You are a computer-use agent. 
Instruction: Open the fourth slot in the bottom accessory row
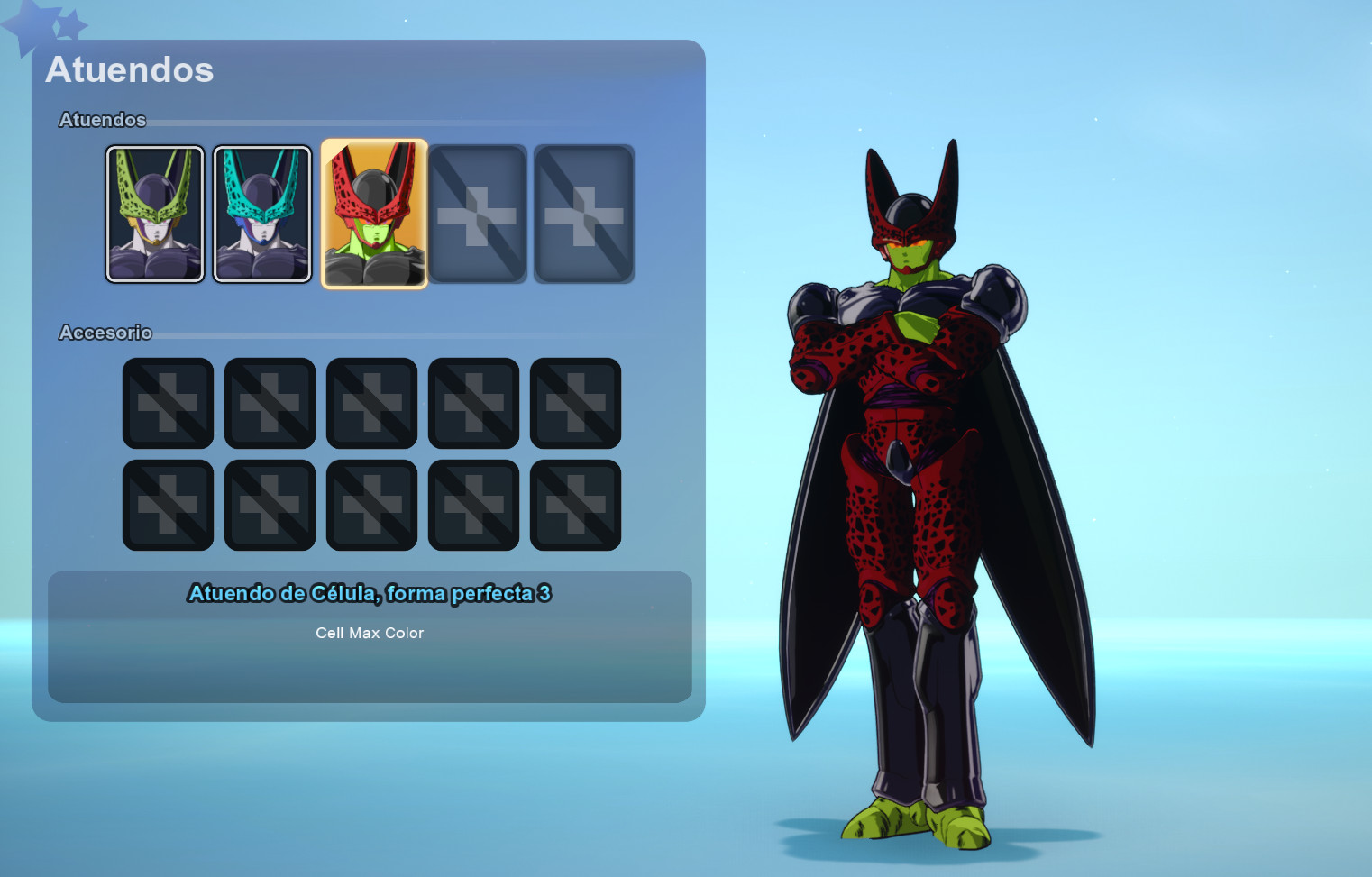tap(473, 504)
